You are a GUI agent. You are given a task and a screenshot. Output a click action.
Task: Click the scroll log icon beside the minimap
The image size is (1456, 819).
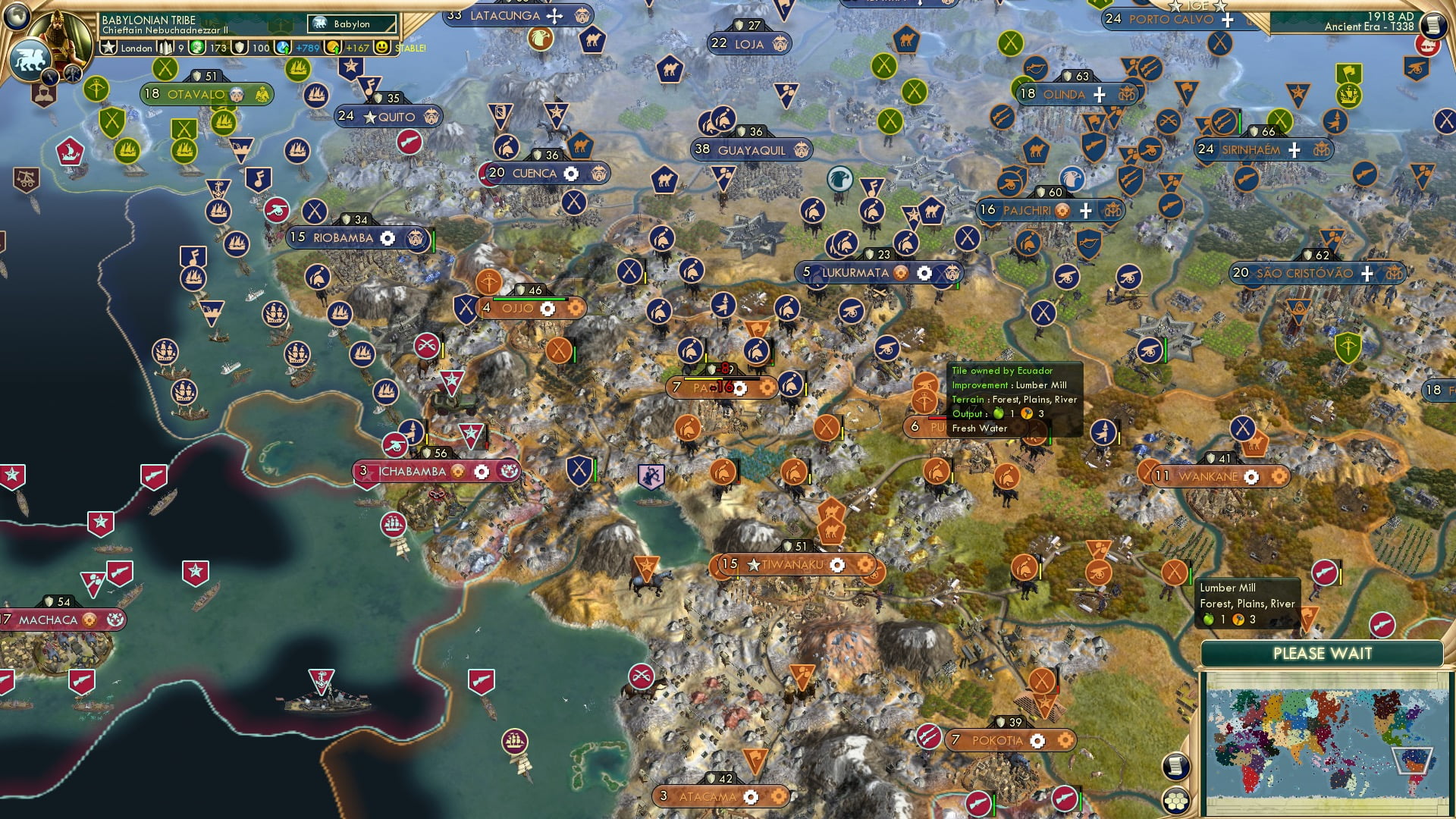1176,767
